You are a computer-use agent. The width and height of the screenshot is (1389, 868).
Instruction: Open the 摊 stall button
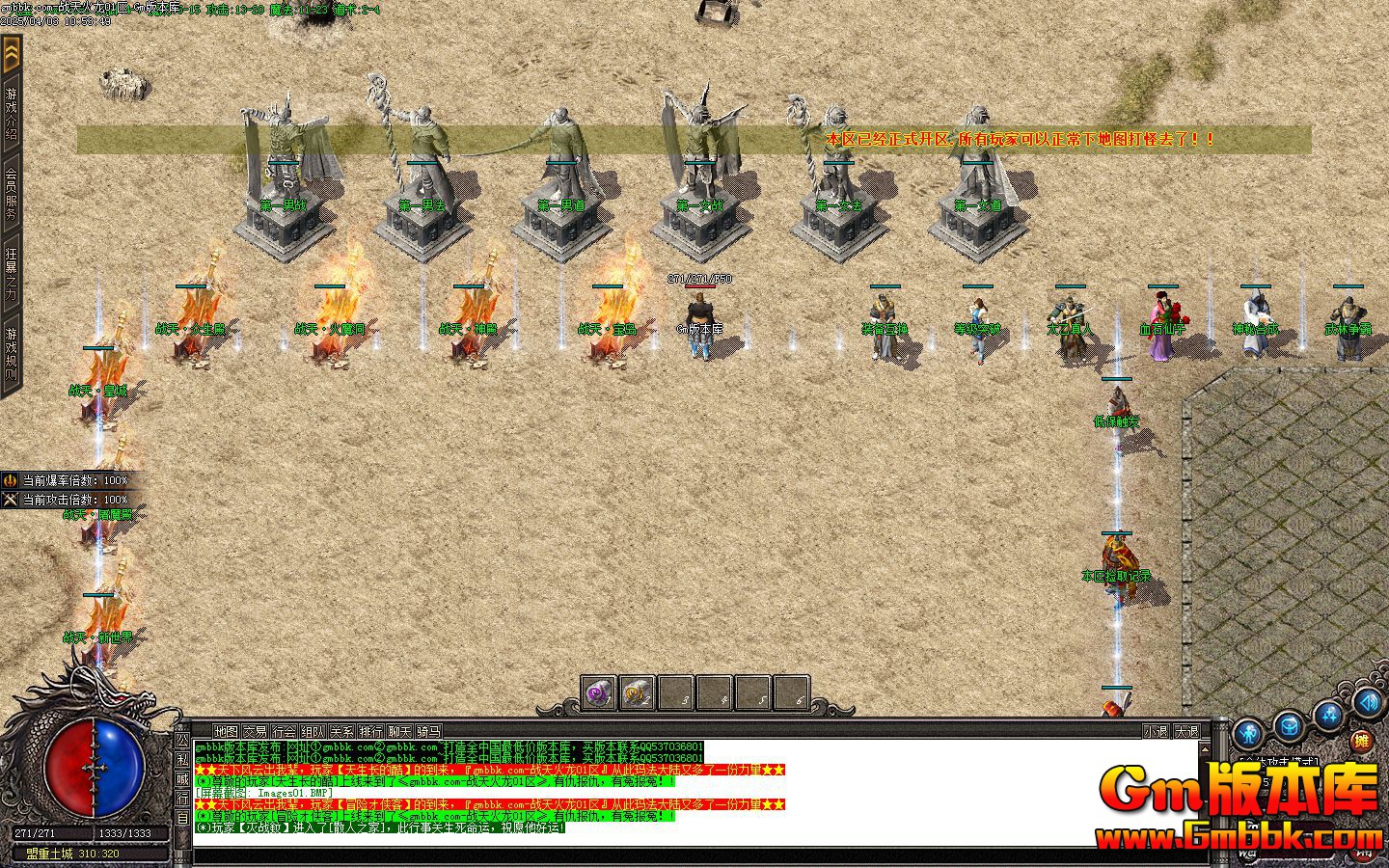(1361, 741)
